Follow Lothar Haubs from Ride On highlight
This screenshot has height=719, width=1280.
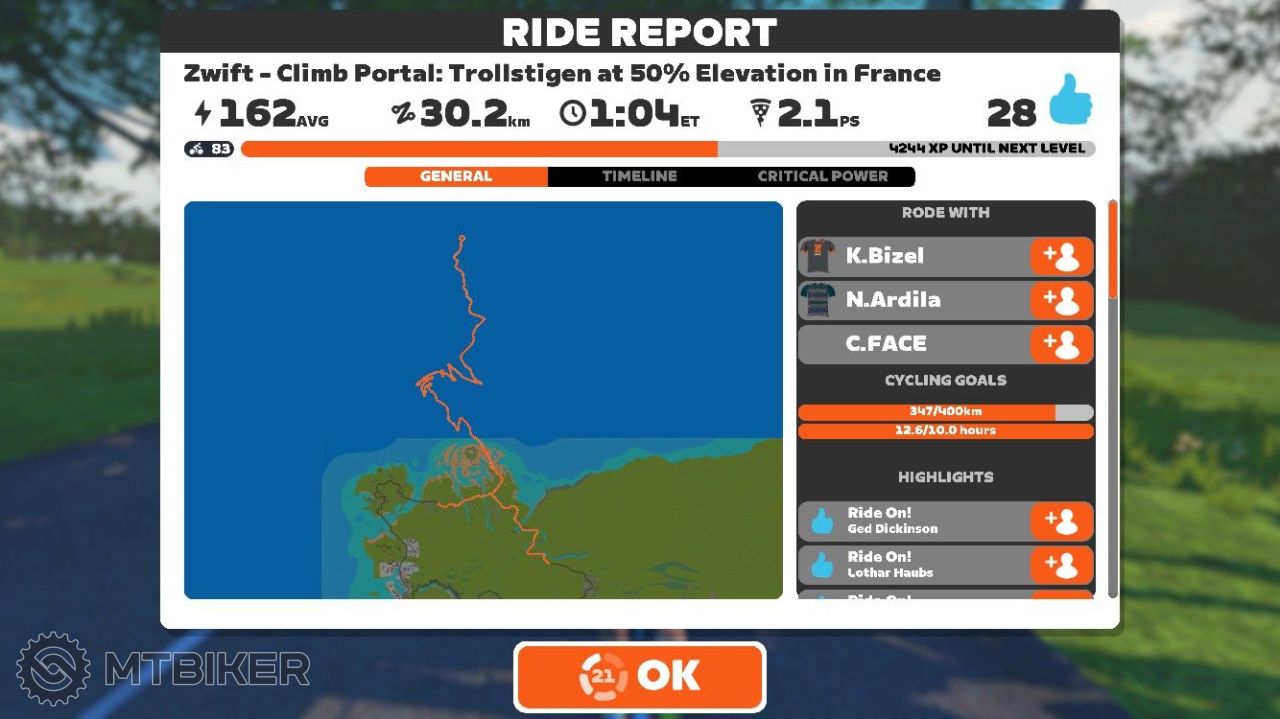click(x=1061, y=565)
